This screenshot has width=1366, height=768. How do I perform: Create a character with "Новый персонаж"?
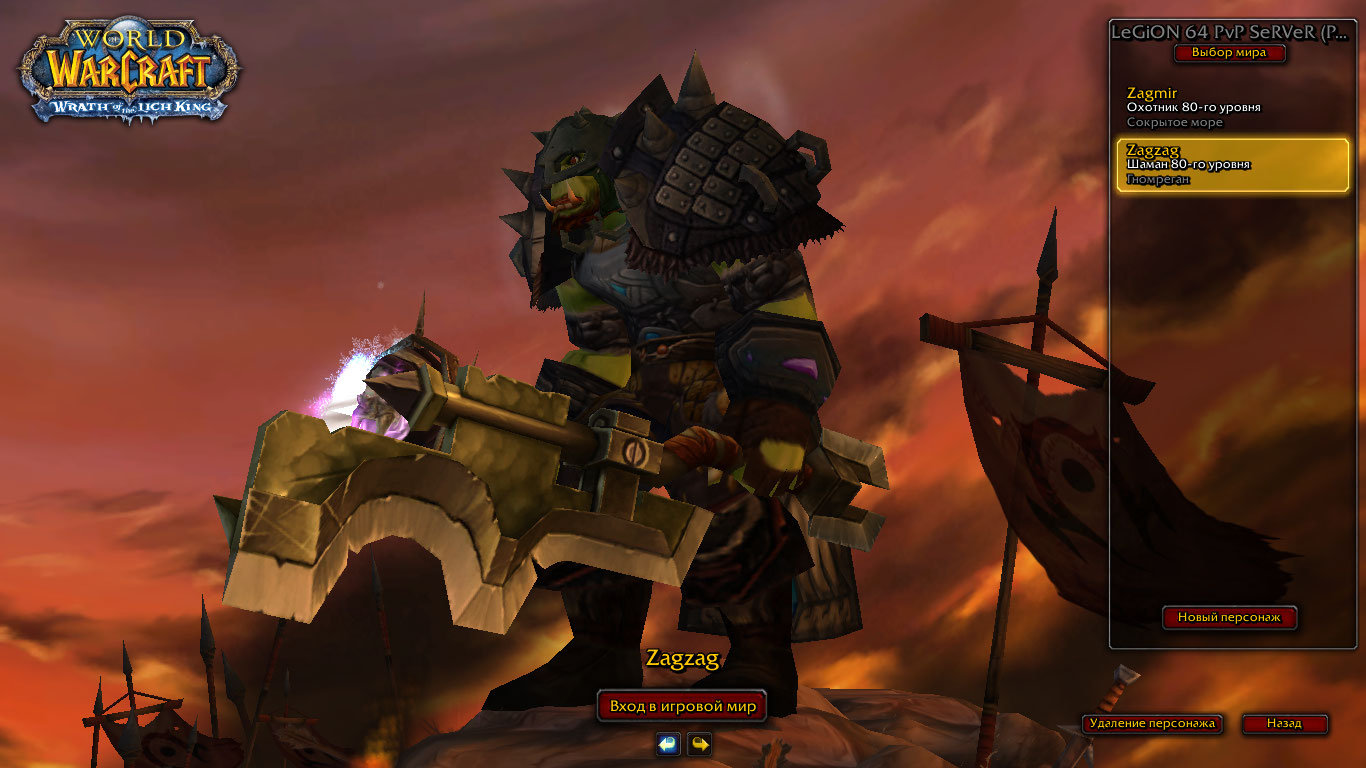[1229, 618]
